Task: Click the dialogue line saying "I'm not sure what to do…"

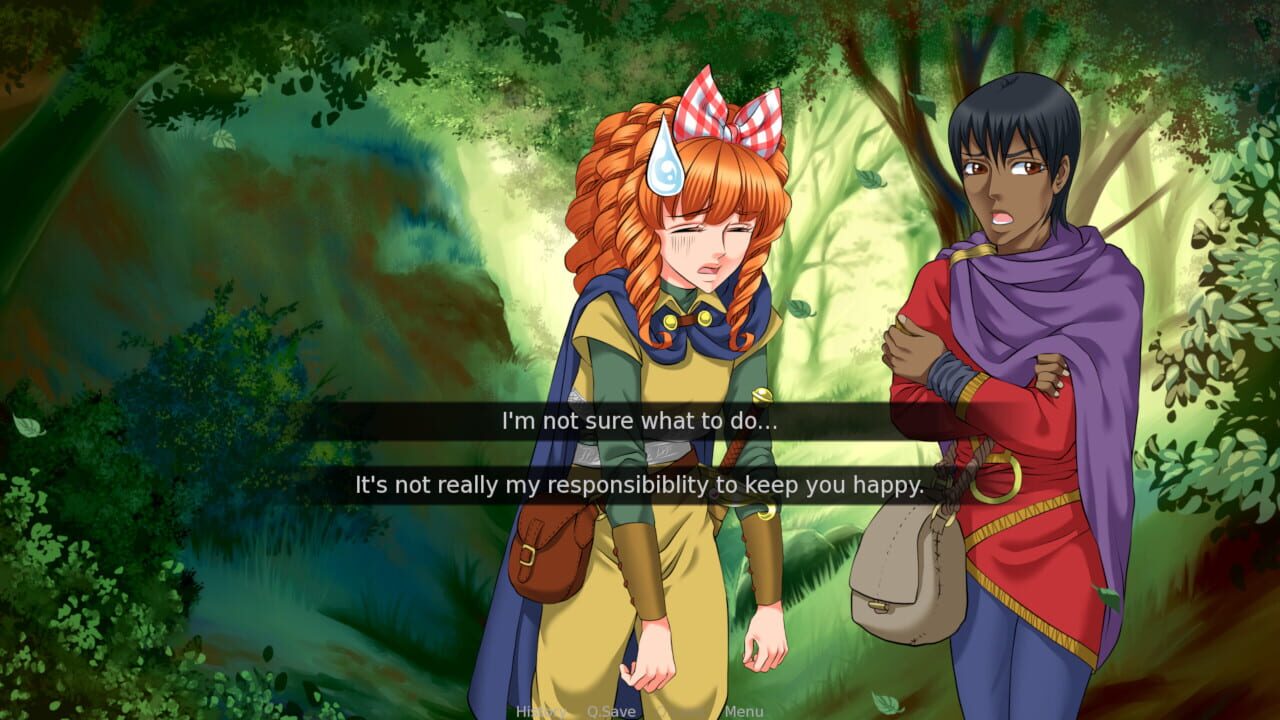Action: pos(637,421)
